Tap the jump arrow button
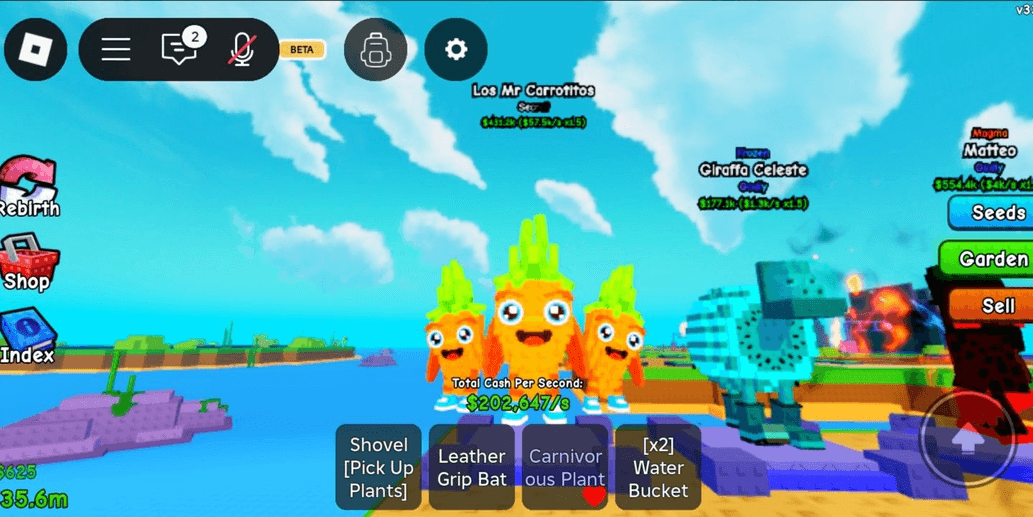This screenshot has width=1033, height=517. (x=967, y=439)
